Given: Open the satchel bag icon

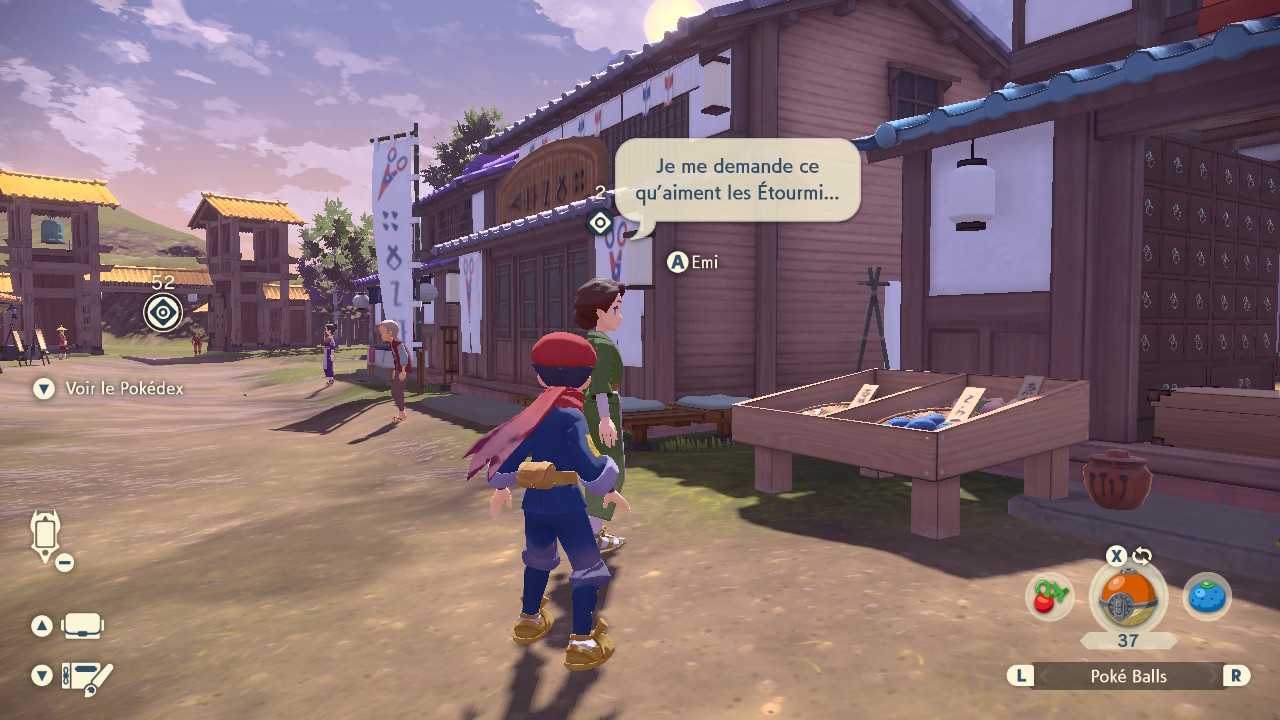Looking at the screenshot, I should (x=82, y=627).
